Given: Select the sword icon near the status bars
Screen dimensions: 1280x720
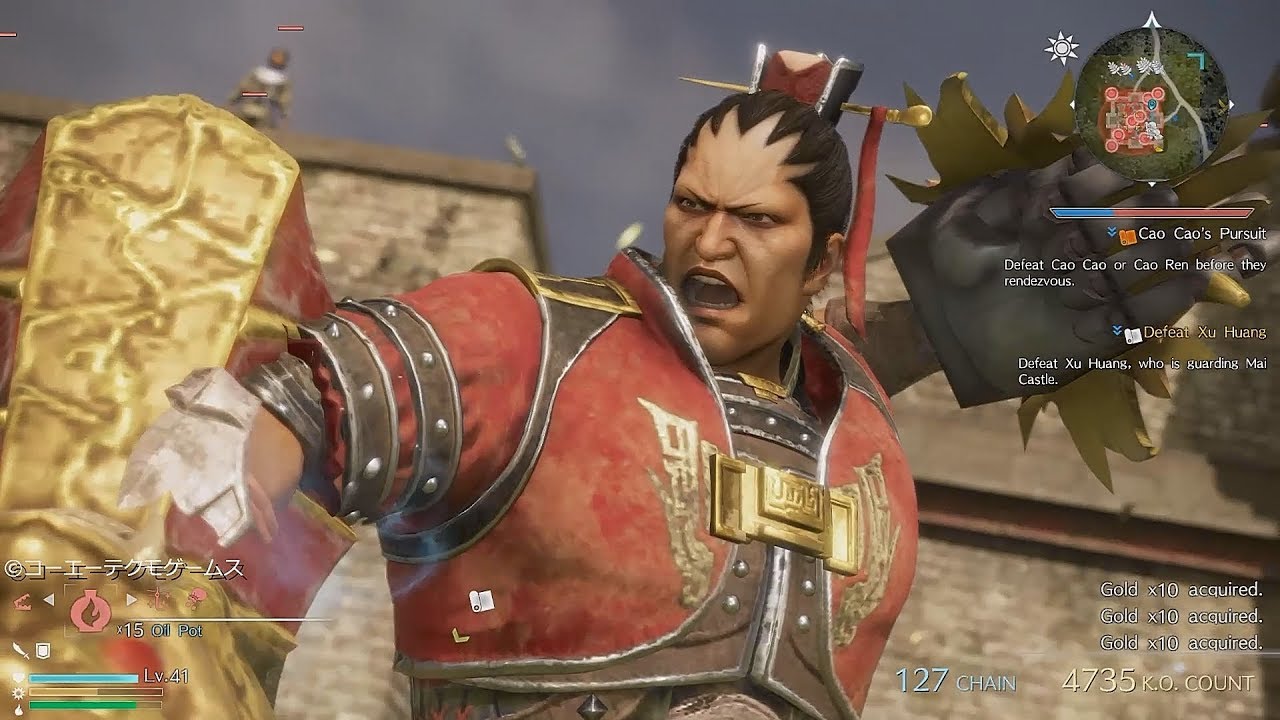Looking at the screenshot, I should [19, 651].
